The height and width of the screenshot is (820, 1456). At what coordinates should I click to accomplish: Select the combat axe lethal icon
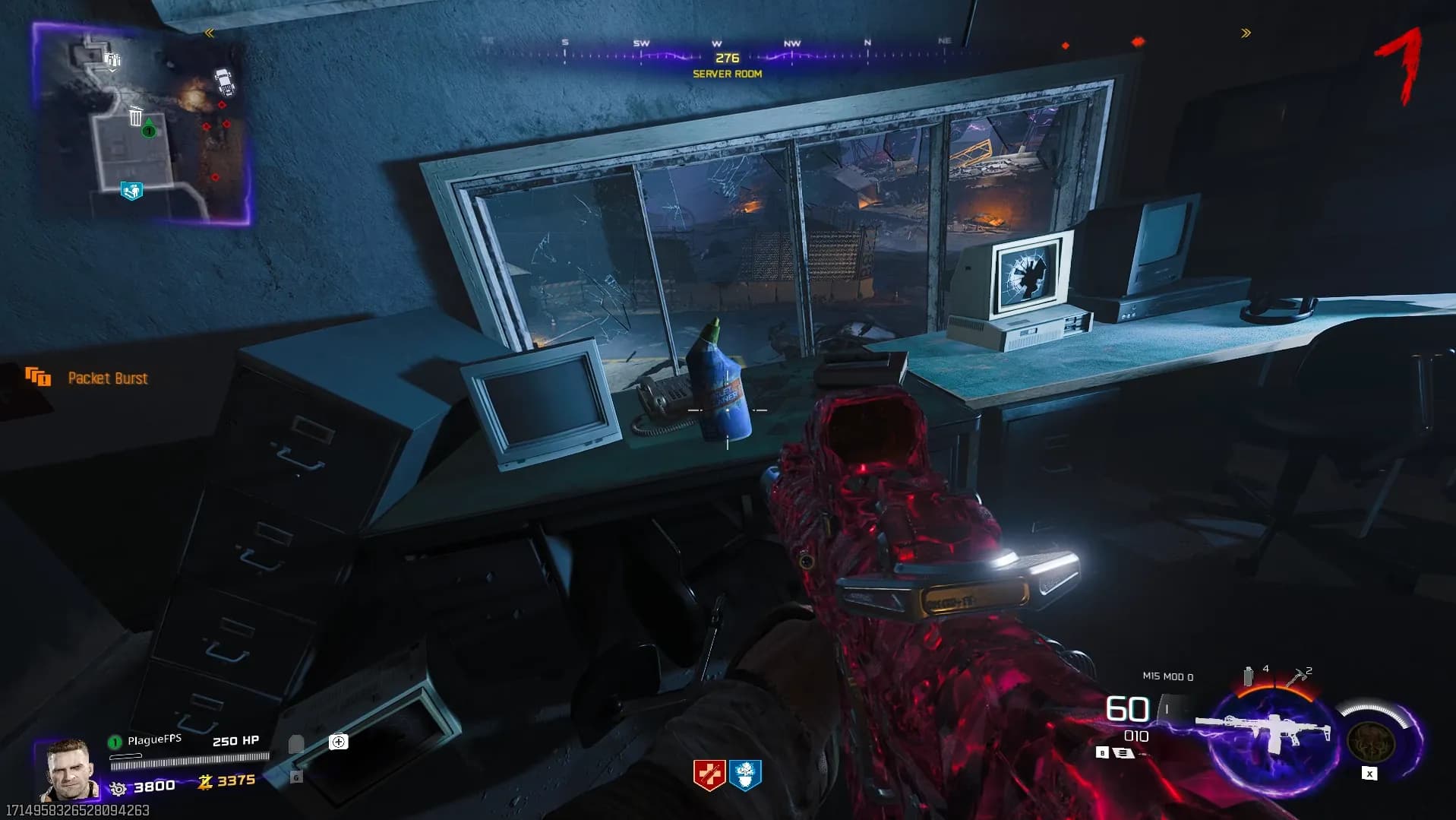tap(1296, 676)
